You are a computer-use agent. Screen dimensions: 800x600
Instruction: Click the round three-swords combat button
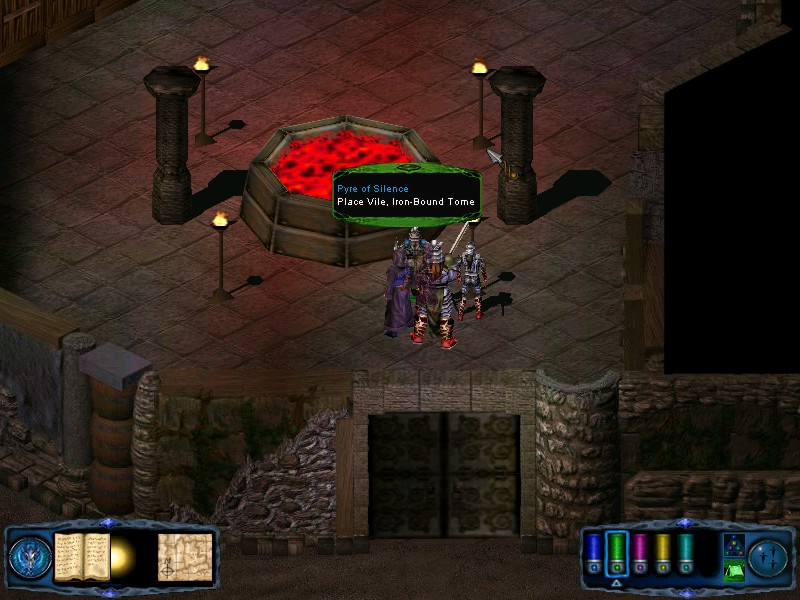[x=768, y=556]
